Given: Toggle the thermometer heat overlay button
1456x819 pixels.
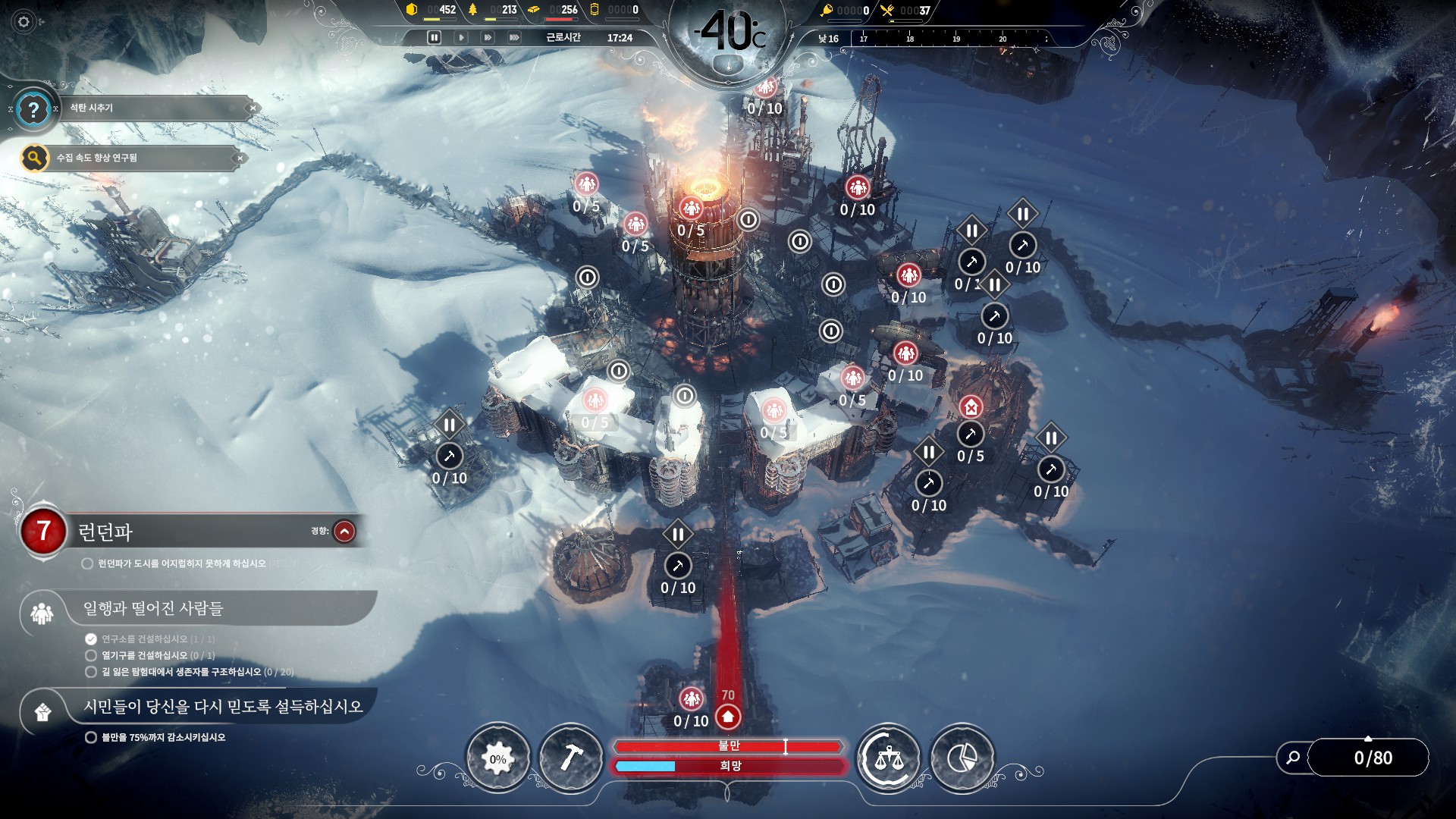Looking at the screenshot, I should (x=729, y=64).
